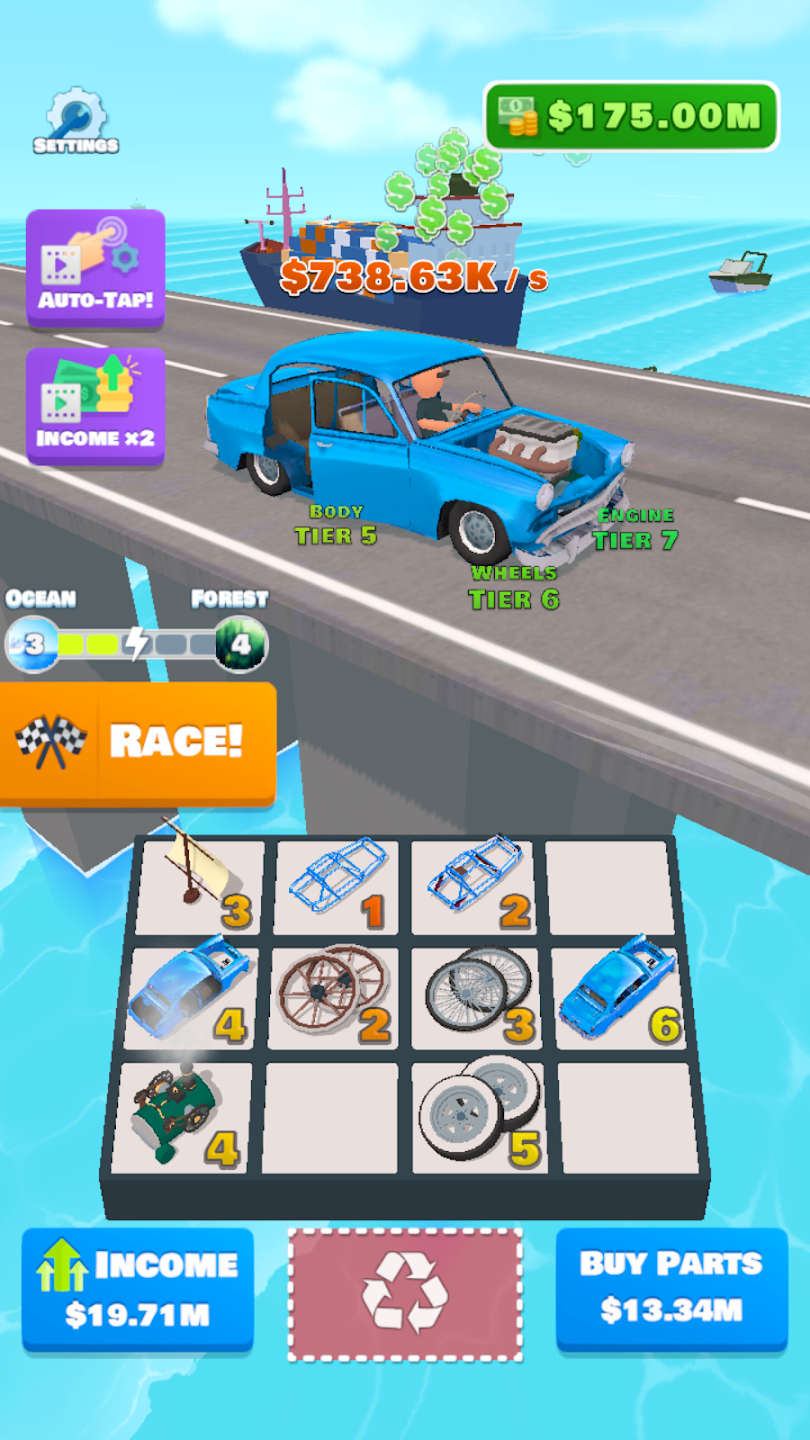Upgrade Income for $19.71M
The image size is (810, 1440).
[138, 1290]
